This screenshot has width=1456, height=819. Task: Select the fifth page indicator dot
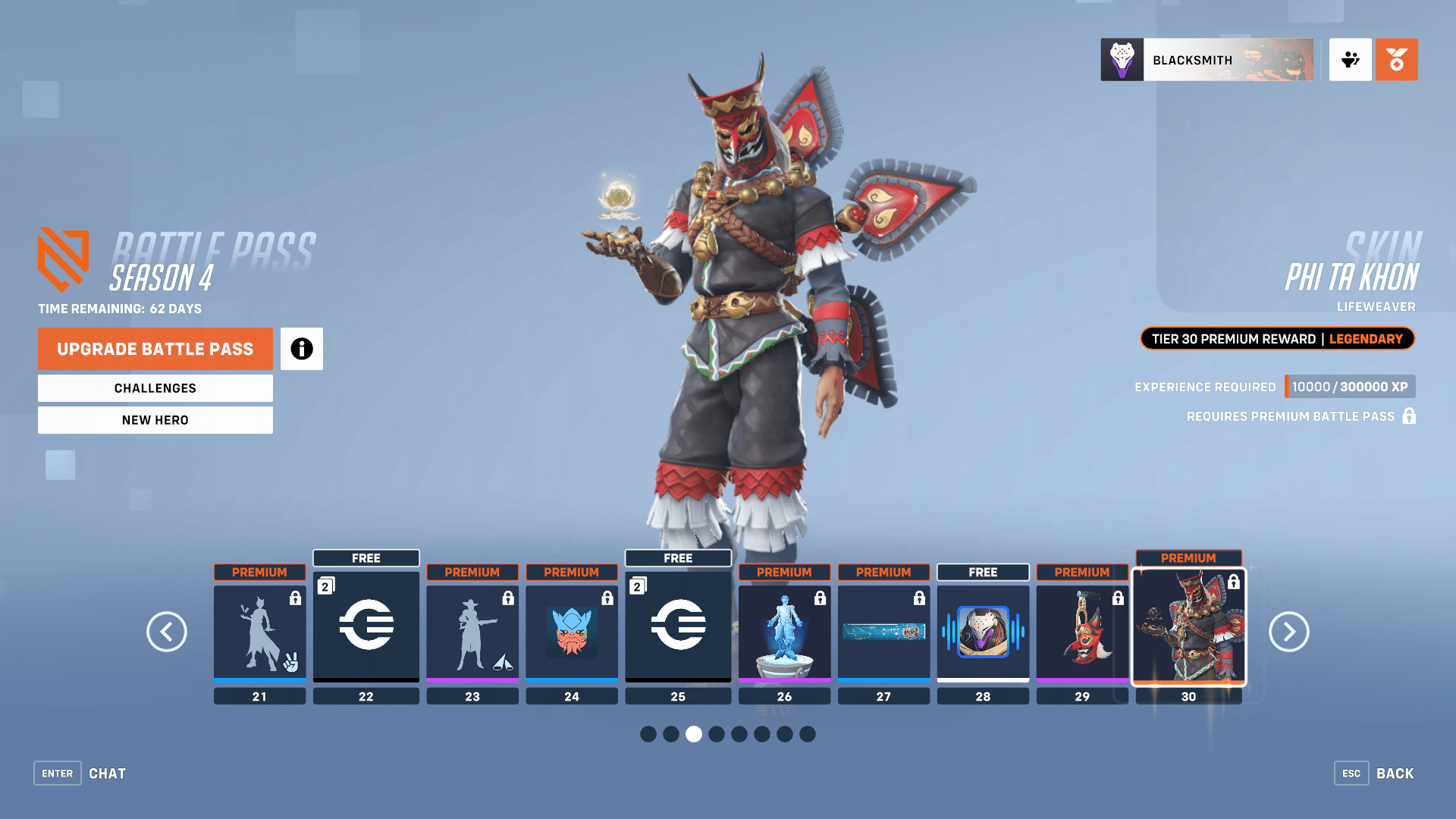739,734
